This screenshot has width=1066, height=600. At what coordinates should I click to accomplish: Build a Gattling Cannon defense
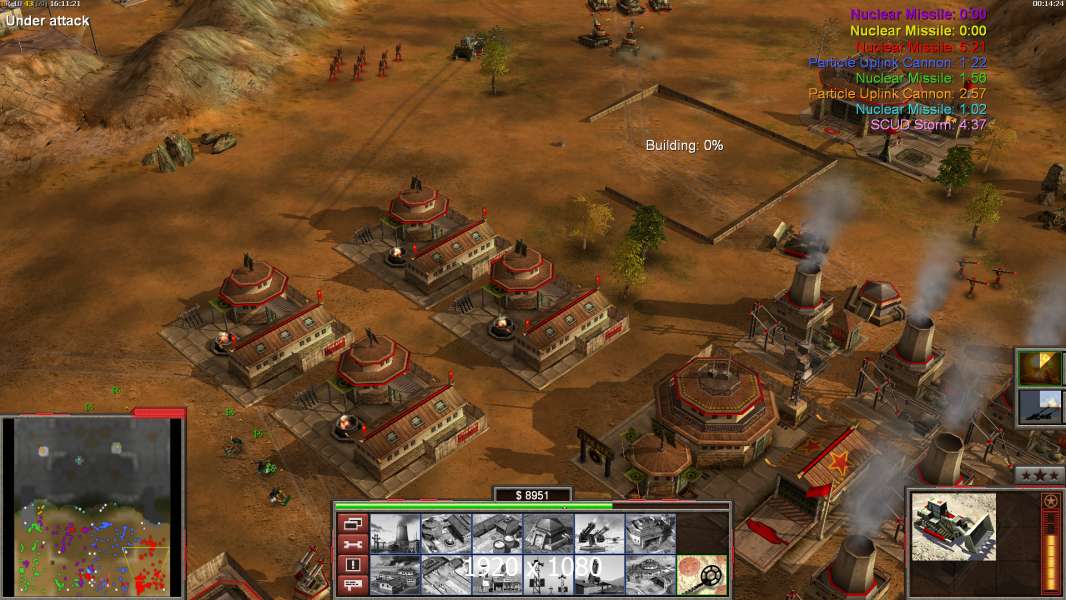pos(599,534)
